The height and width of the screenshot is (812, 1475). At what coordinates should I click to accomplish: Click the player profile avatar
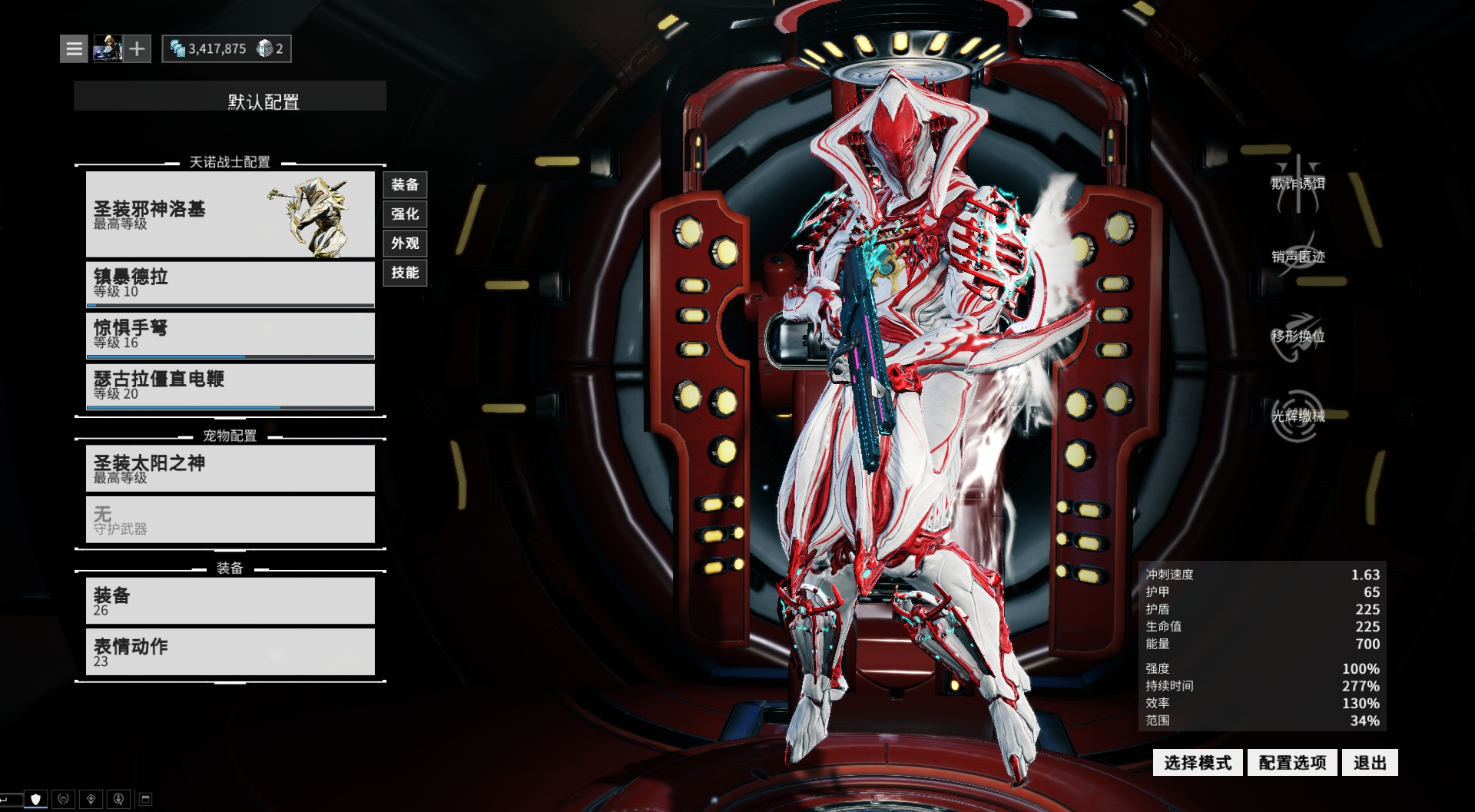pyautogui.click(x=108, y=49)
